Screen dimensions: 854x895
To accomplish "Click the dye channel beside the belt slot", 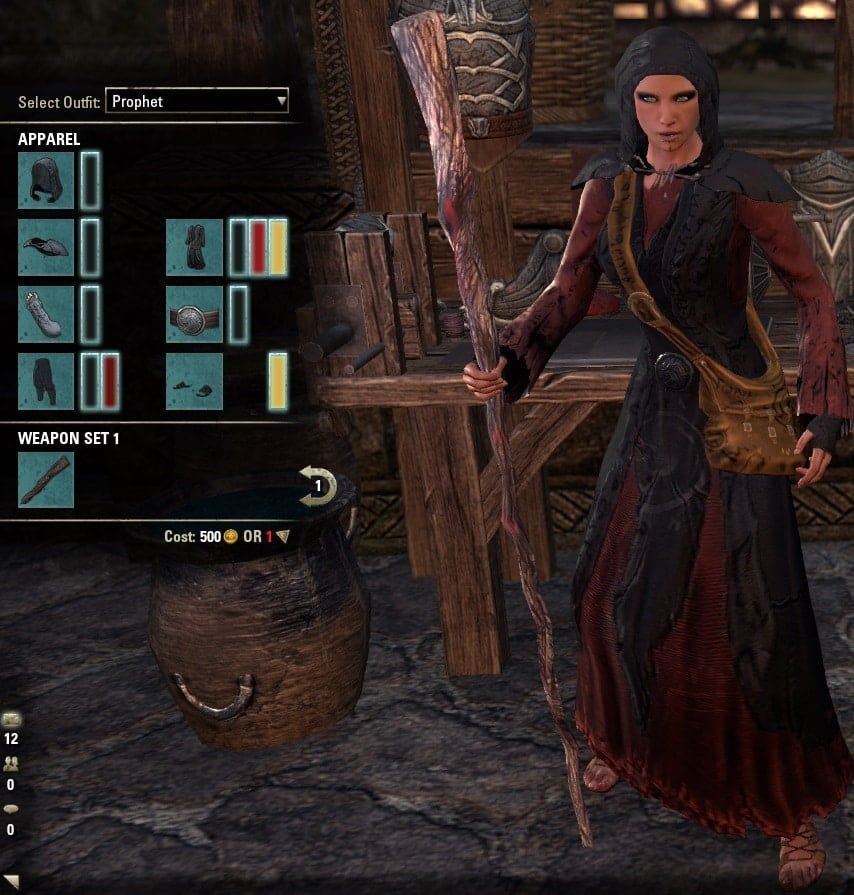I will (238, 314).
